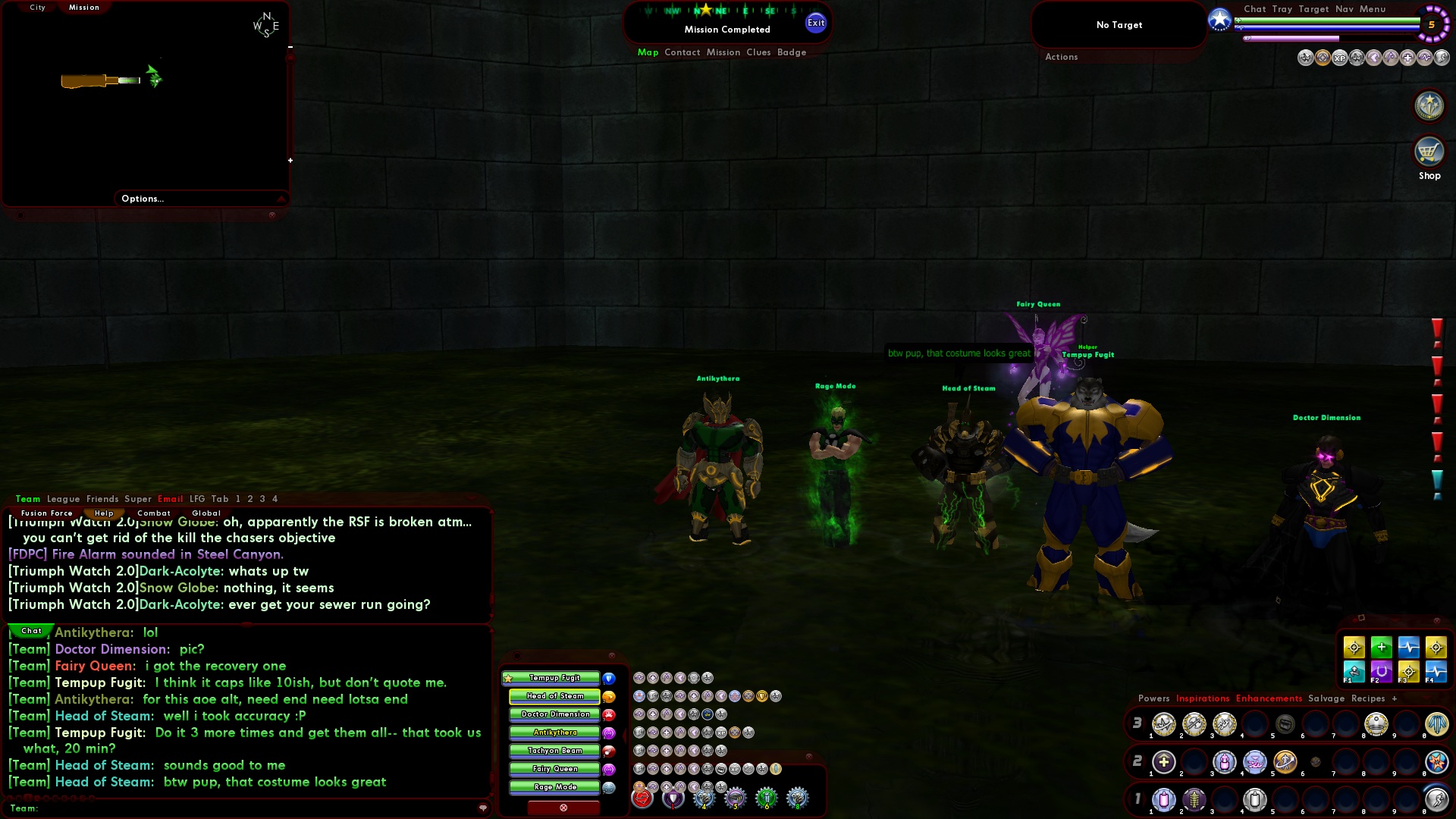
Task: Use the green healing inspiration in row 2
Action: [x=1165, y=762]
